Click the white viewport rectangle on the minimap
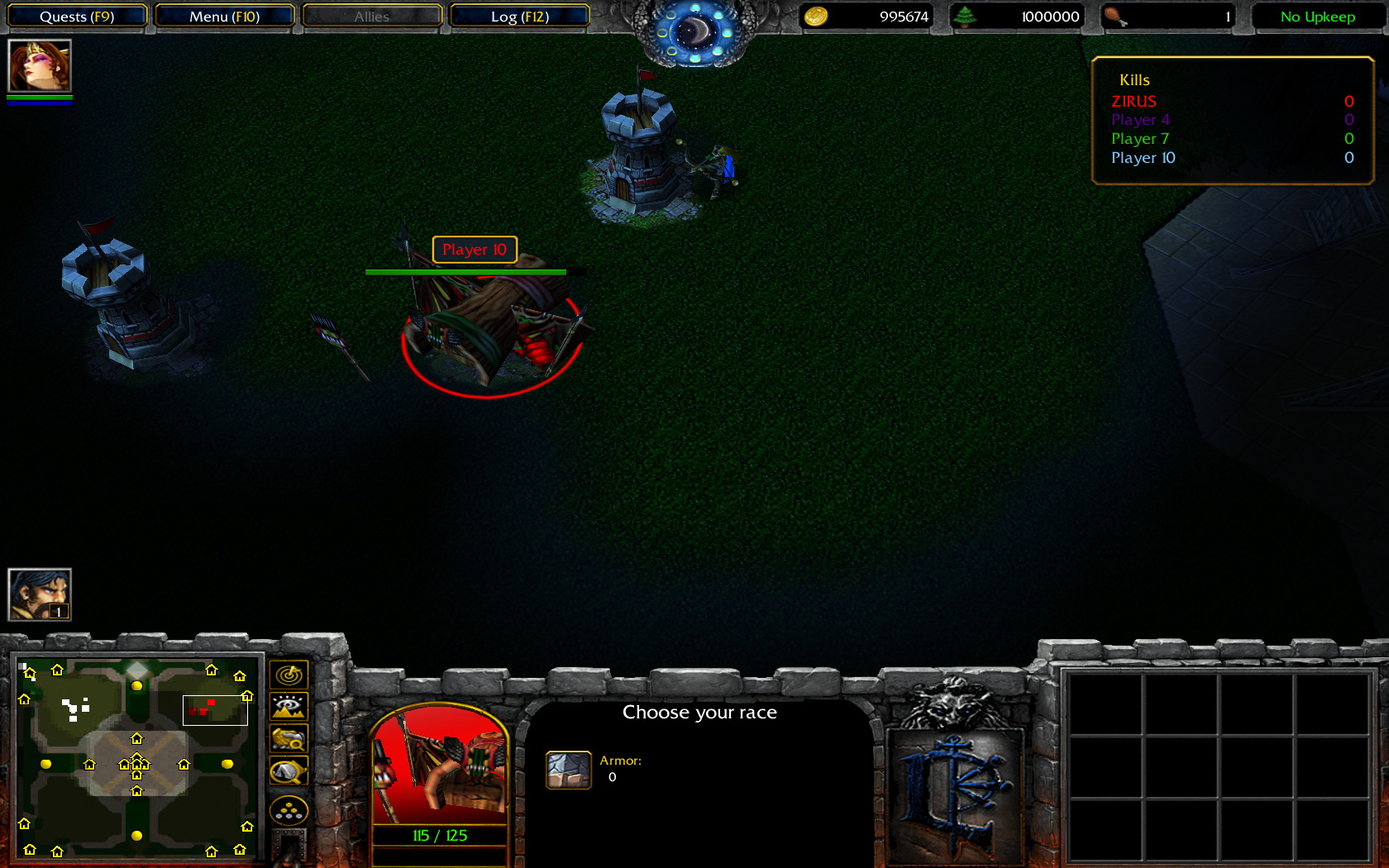The height and width of the screenshot is (868, 1389). (x=215, y=709)
